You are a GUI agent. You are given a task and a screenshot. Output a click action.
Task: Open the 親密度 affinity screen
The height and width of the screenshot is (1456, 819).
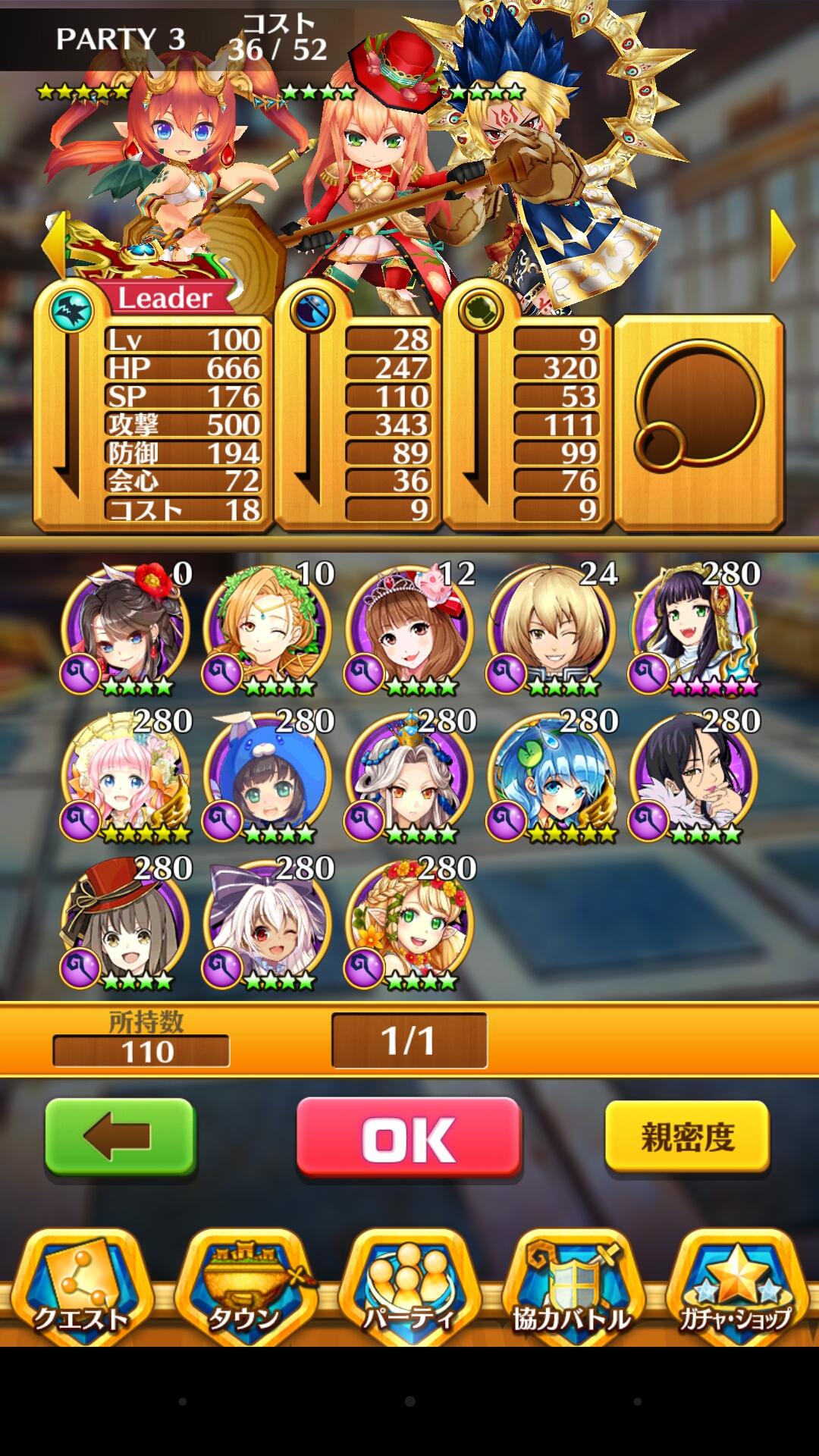(687, 1137)
